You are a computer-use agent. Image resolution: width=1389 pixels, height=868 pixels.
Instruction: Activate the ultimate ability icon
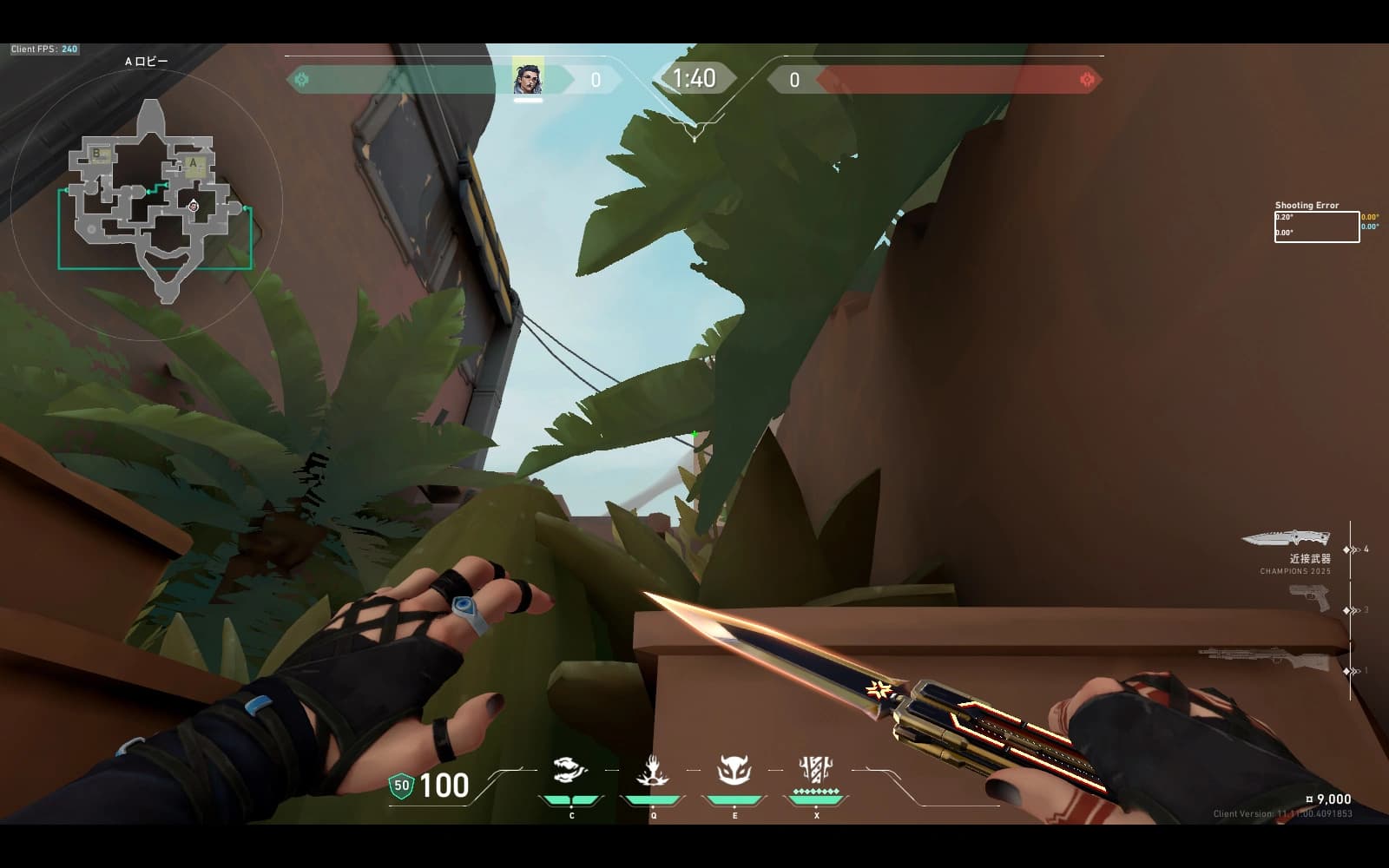(815, 770)
